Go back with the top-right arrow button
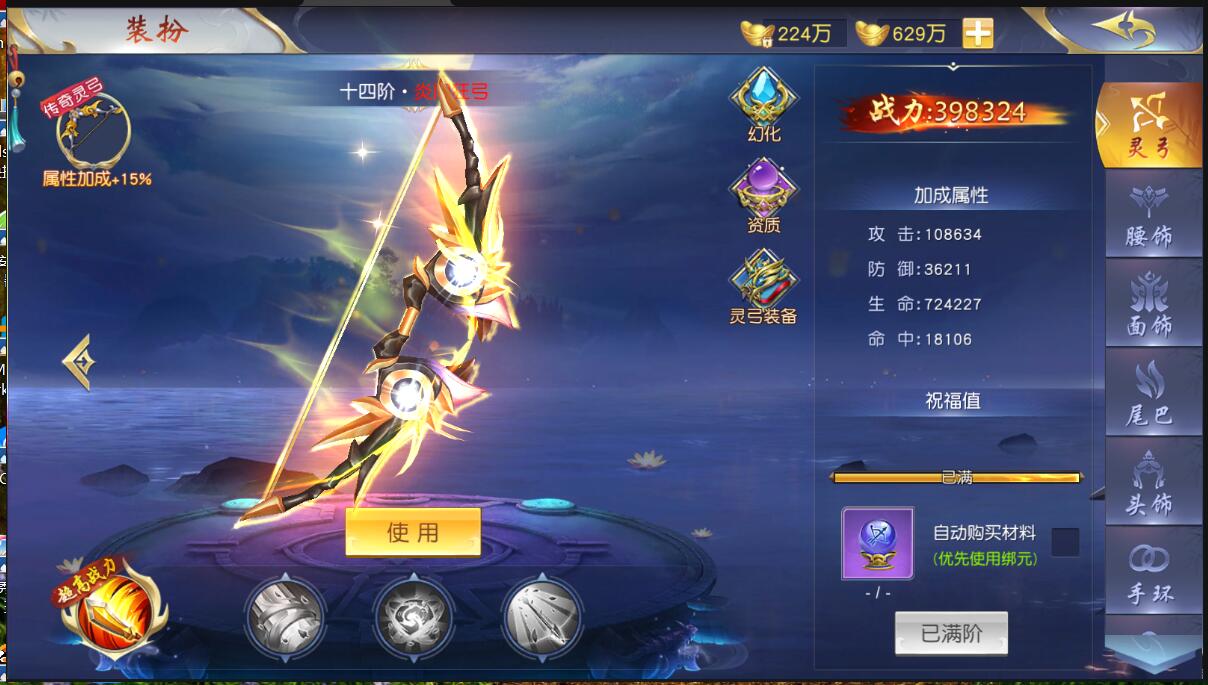Viewport: 1208px width, 685px height. [x=1122, y=28]
